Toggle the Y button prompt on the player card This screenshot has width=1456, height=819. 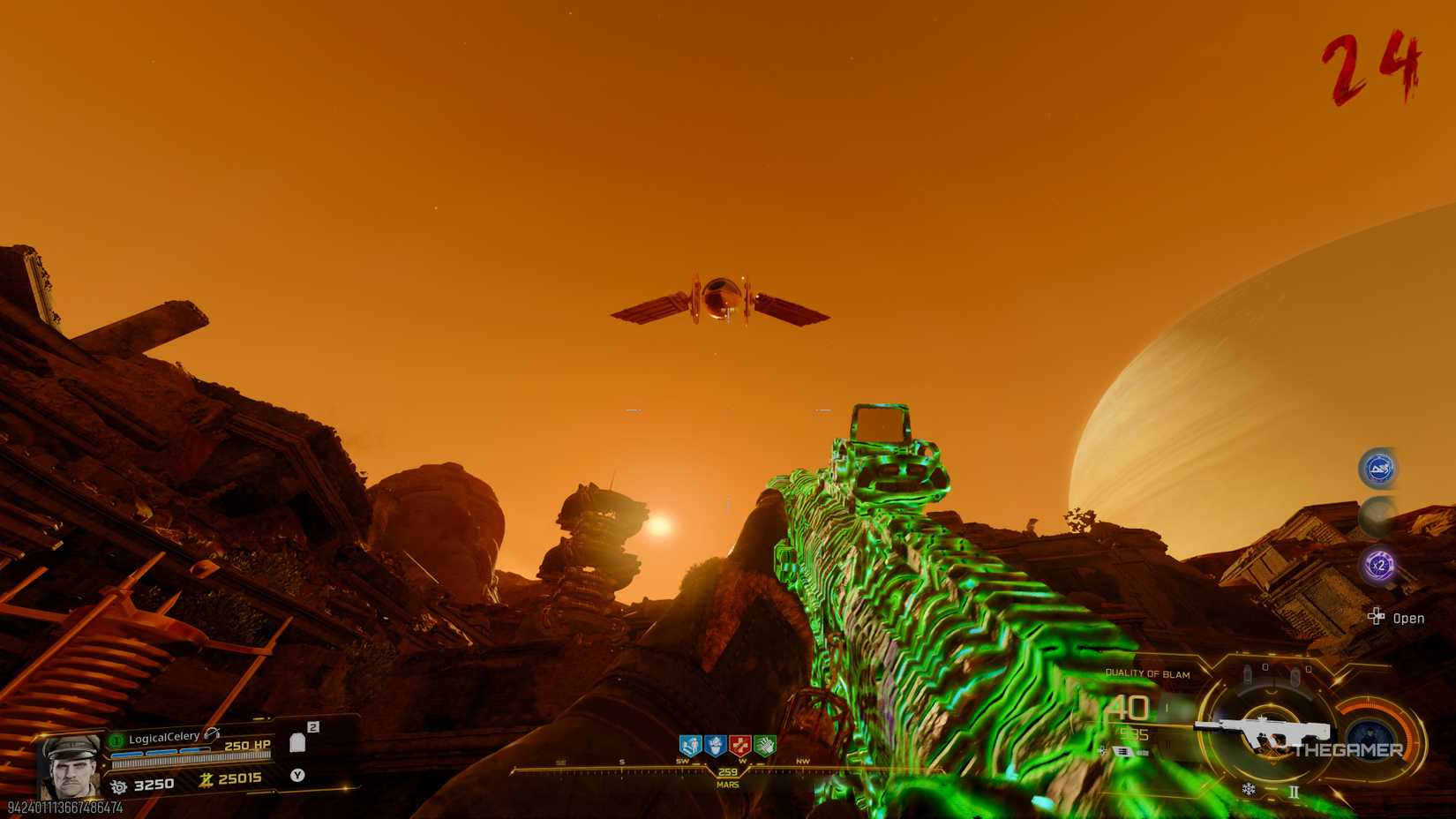[298, 776]
